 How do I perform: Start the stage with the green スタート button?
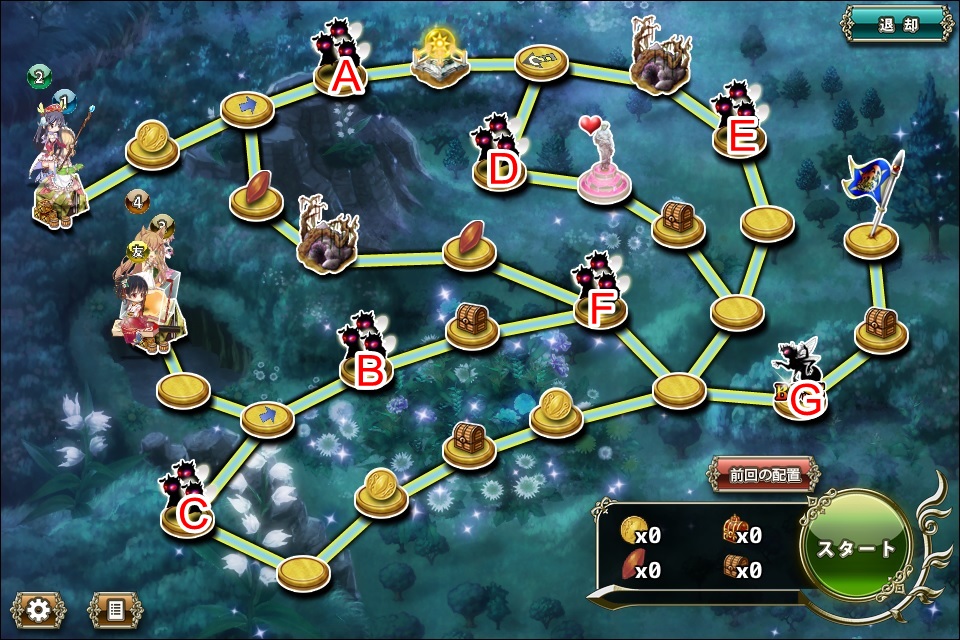tap(857, 548)
